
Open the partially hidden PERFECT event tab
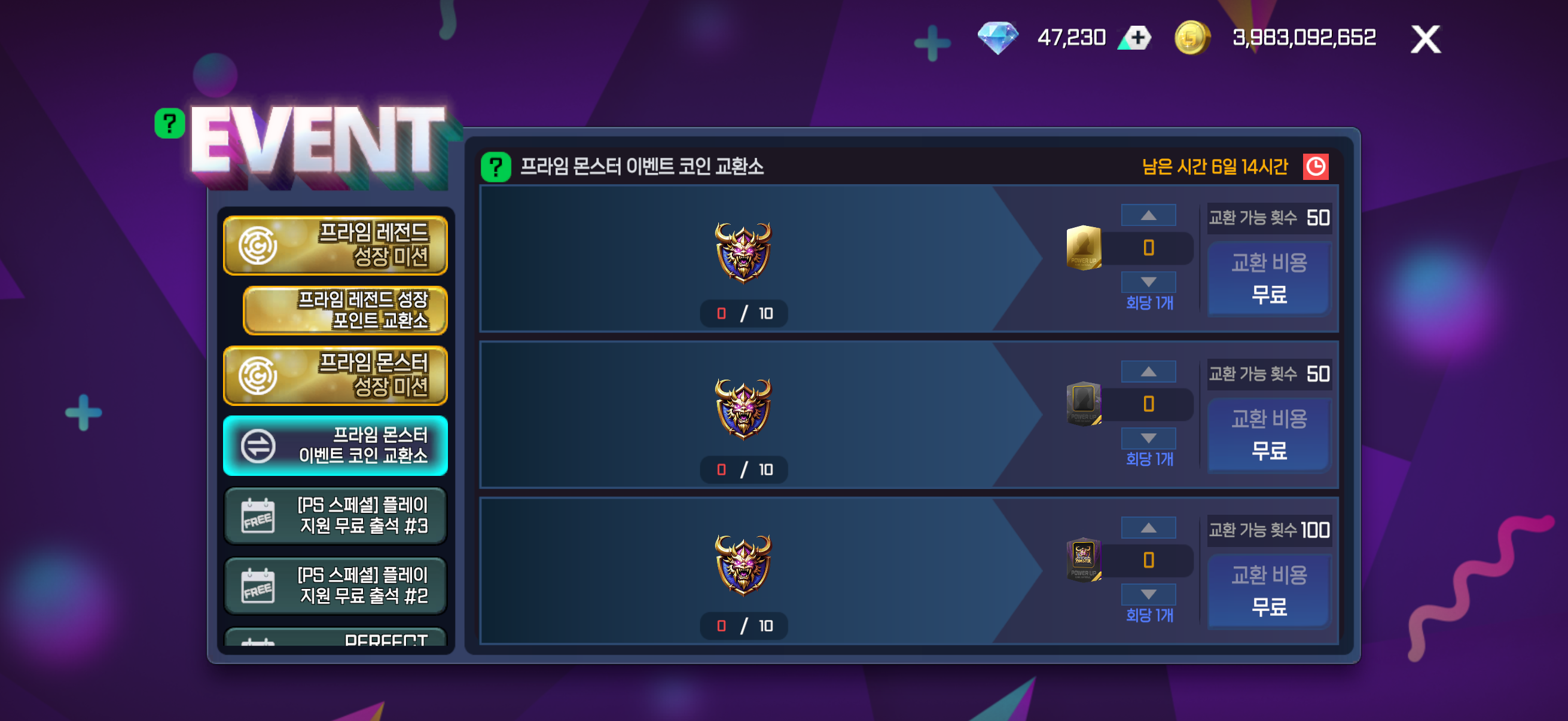[335, 638]
